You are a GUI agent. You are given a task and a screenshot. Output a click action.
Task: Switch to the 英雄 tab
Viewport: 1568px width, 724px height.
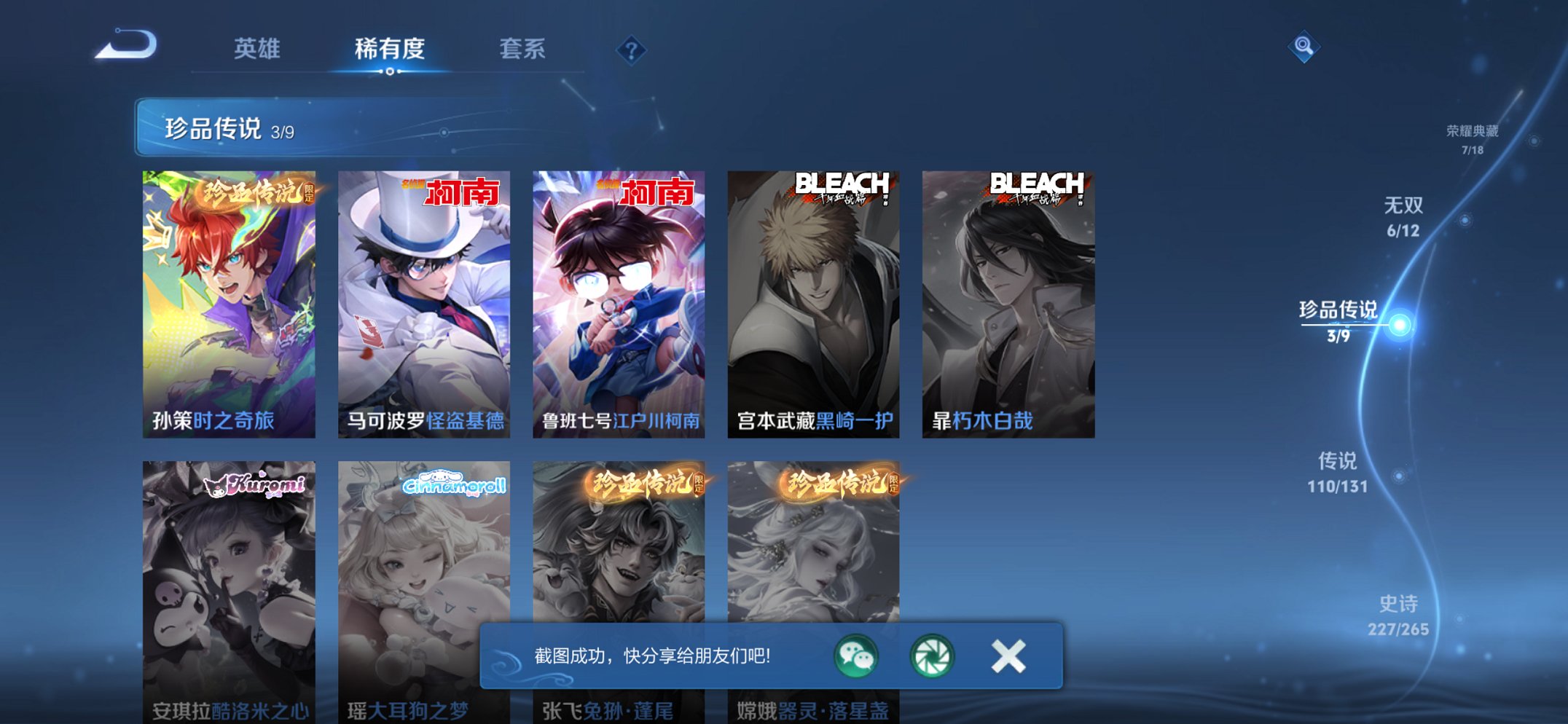coord(256,50)
